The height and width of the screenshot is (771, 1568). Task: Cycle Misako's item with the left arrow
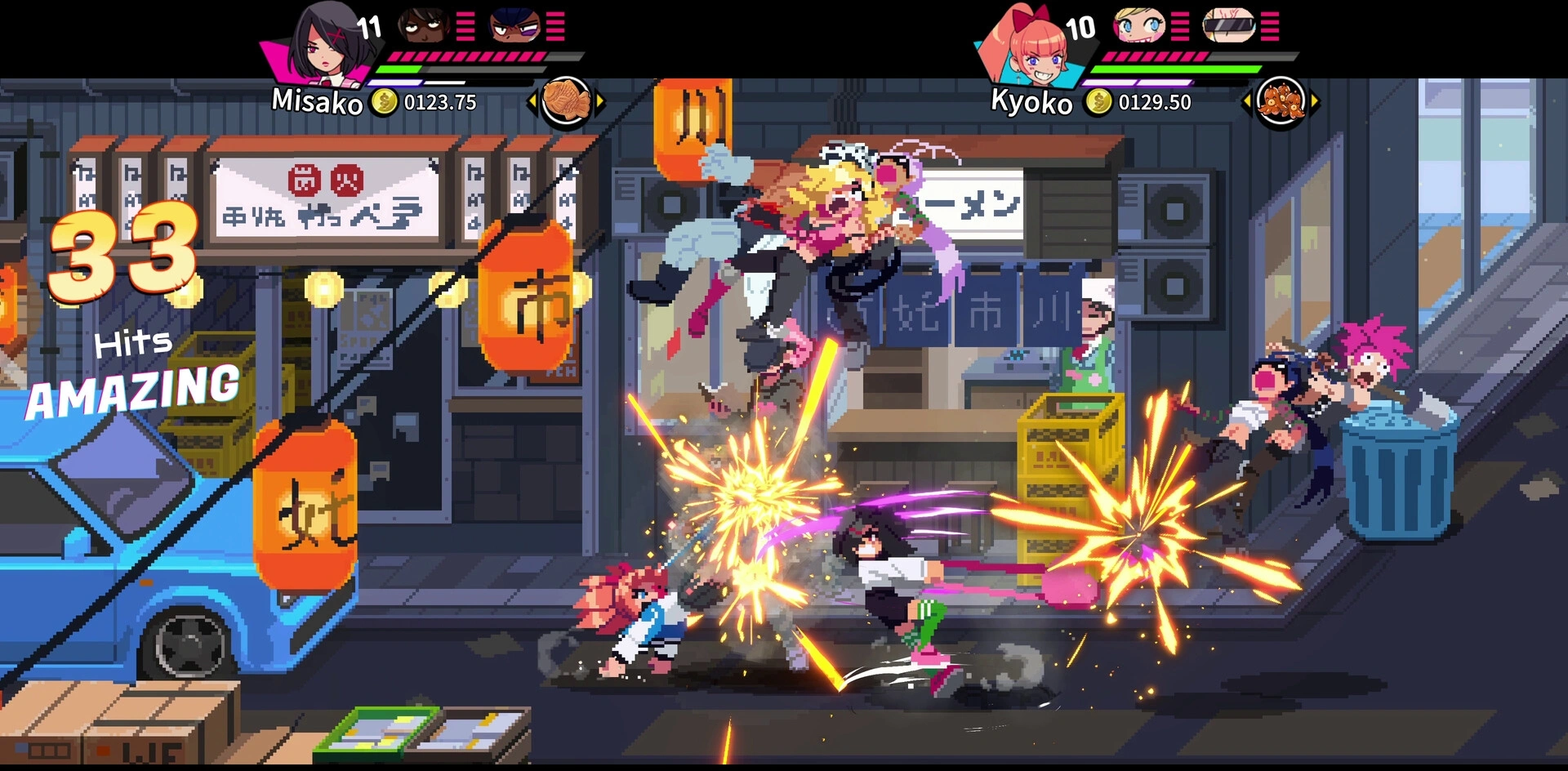coord(532,102)
